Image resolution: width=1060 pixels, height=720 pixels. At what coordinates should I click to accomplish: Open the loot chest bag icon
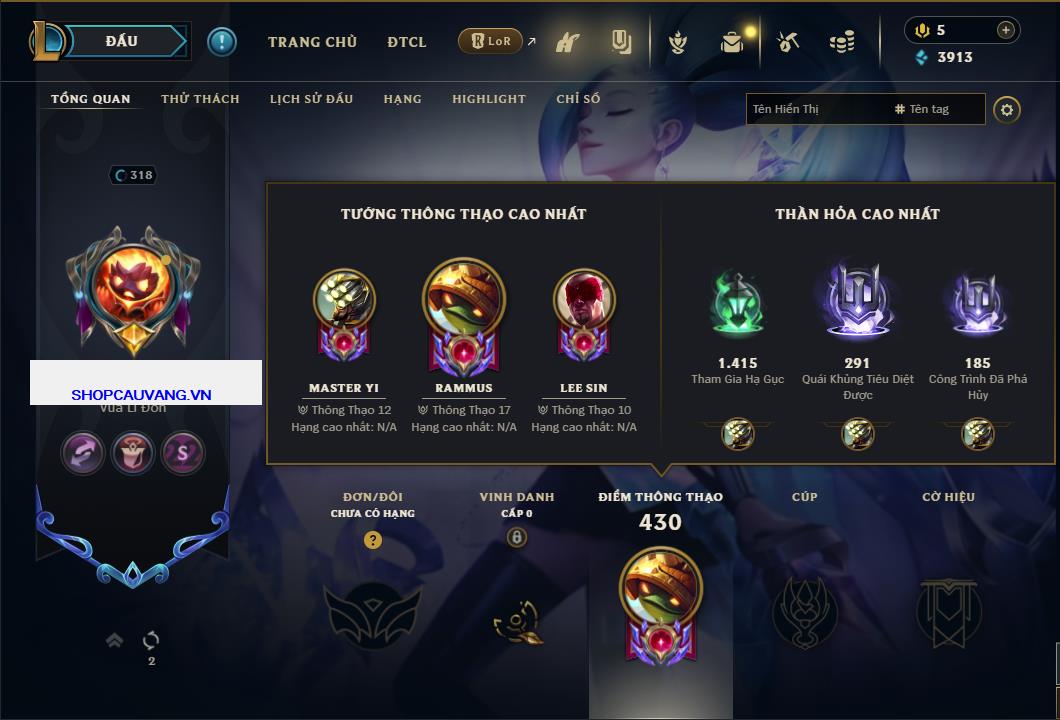coord(734,42)
